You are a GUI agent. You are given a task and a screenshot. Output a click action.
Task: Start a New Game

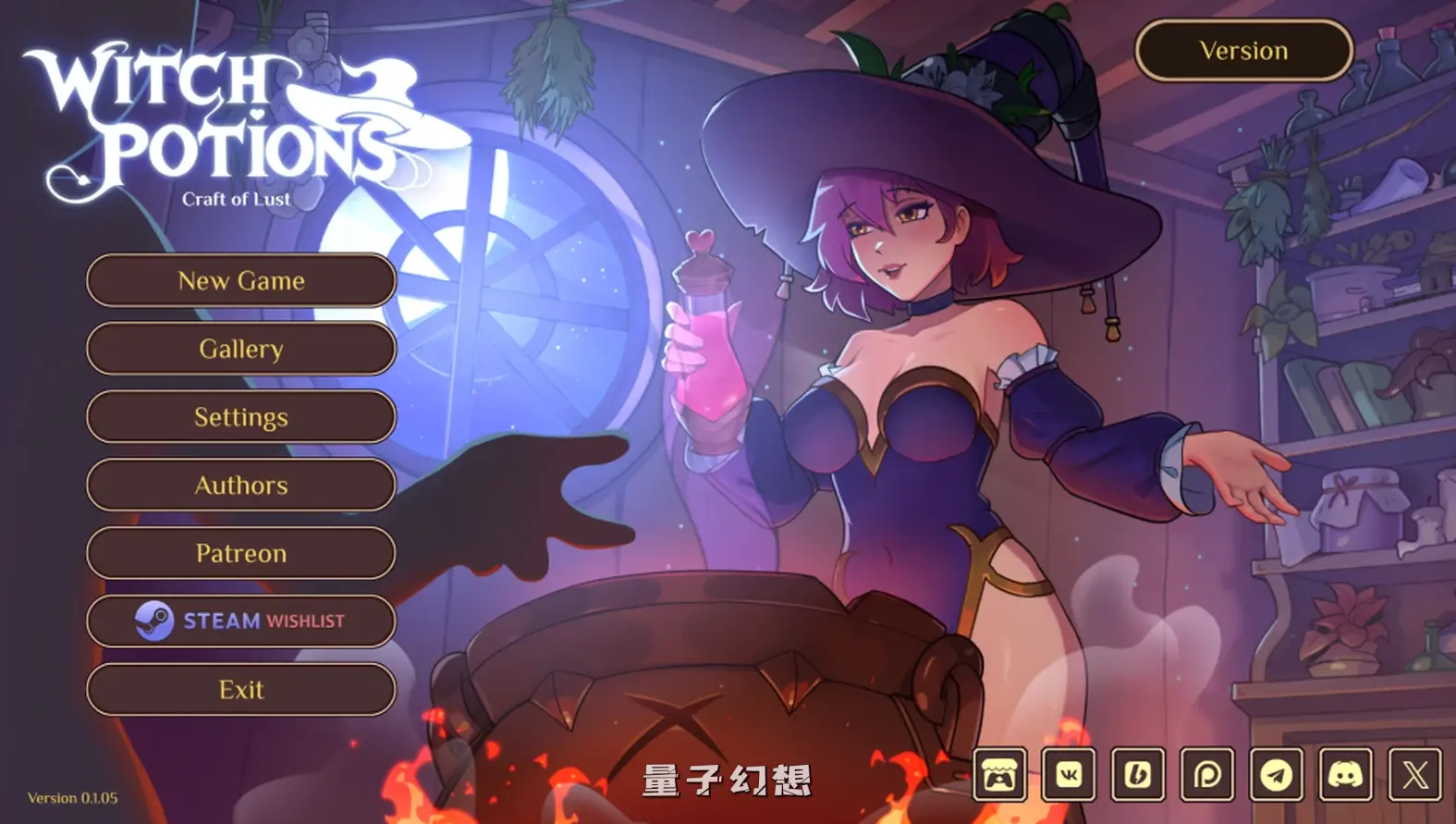pyautogui.click(x=240, y=280)
